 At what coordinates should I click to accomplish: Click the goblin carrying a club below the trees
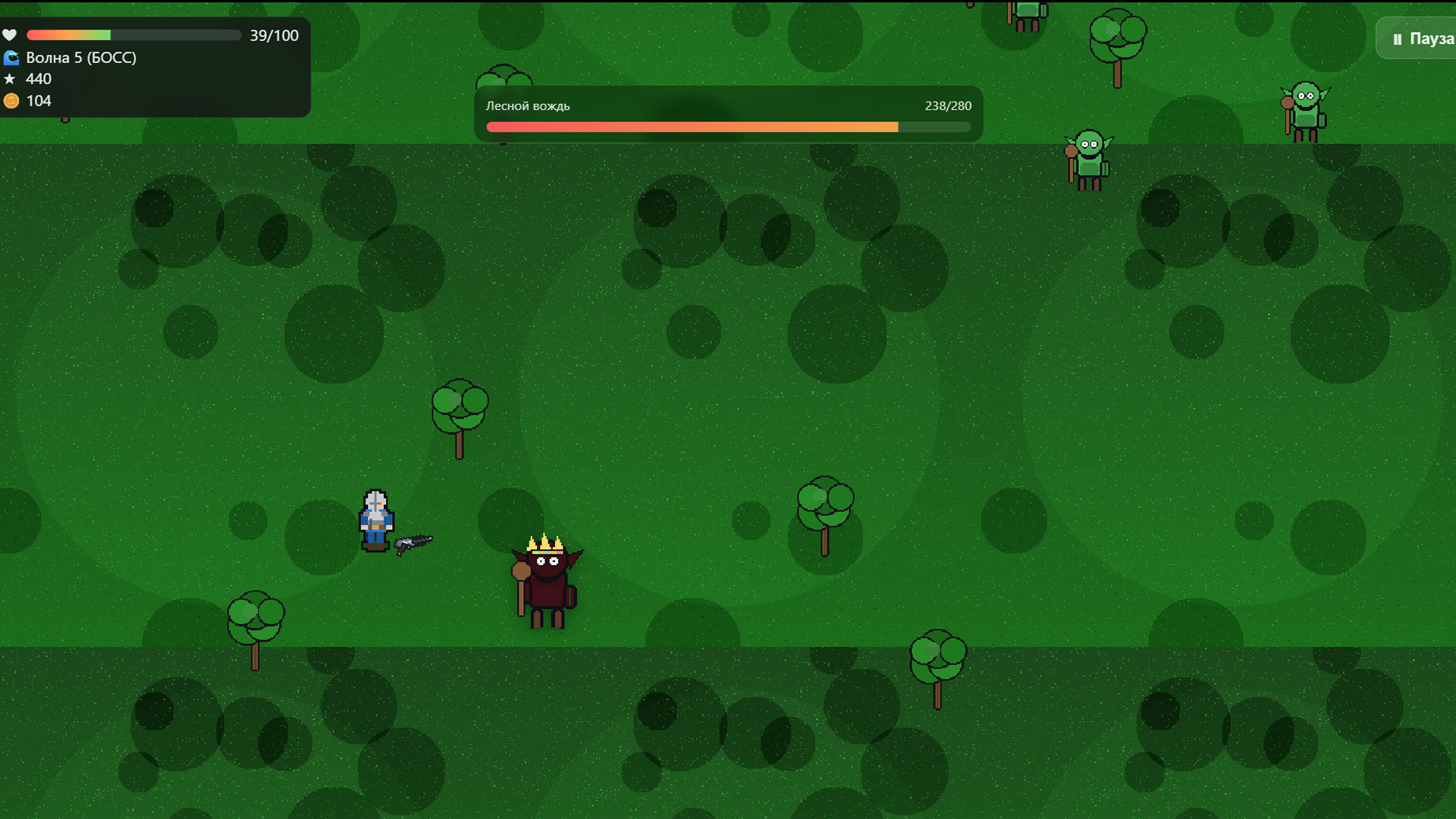(x=1090, y=155)
